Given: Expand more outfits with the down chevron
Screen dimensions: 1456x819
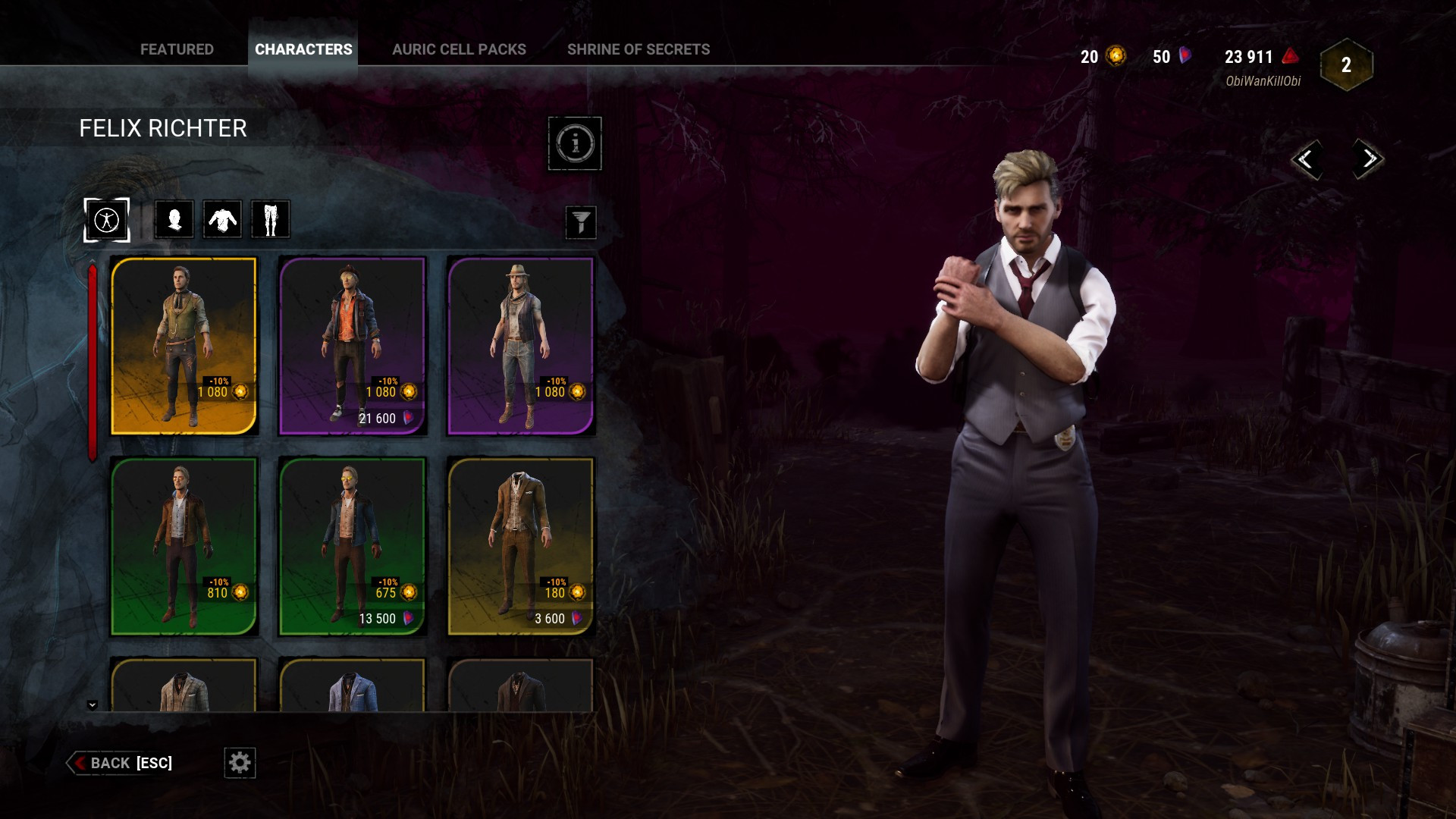Looking at the screenshot, I should tap(93, 703).
